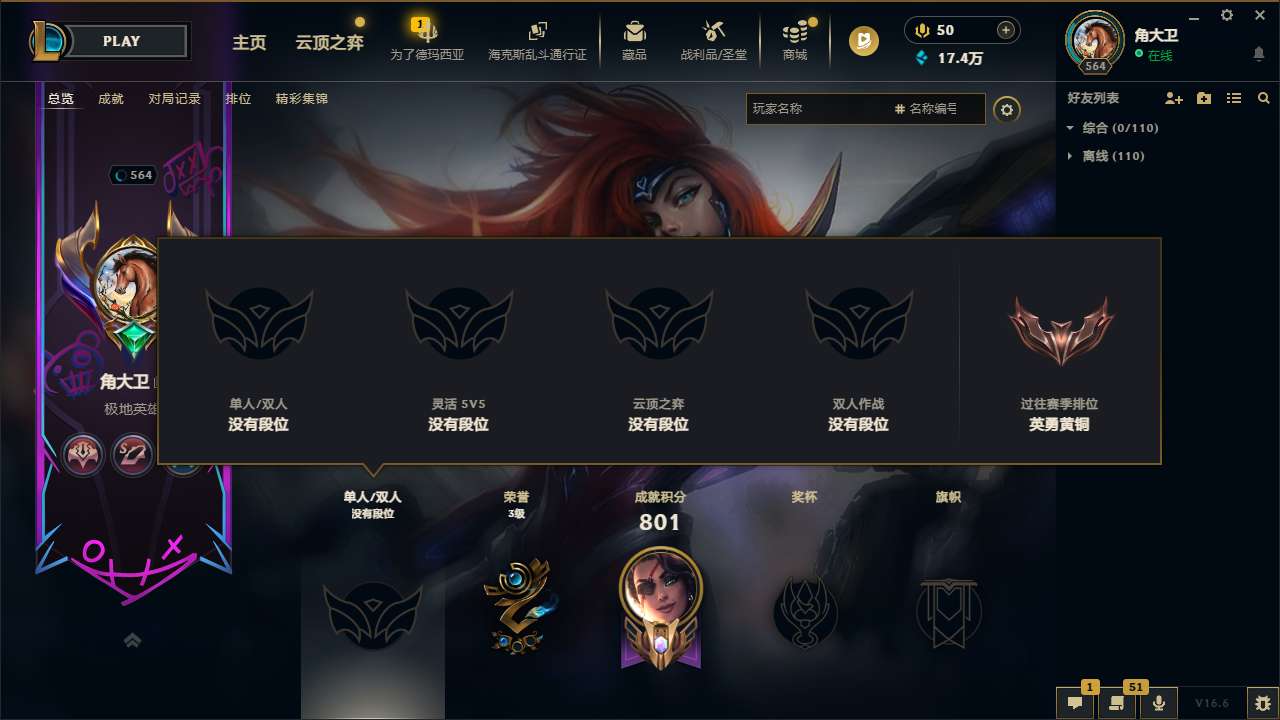The width and height of the screenshot is (1280, 720).
Task: Mute the microphone in the bottom-right bar
Action: (1158, 703)
